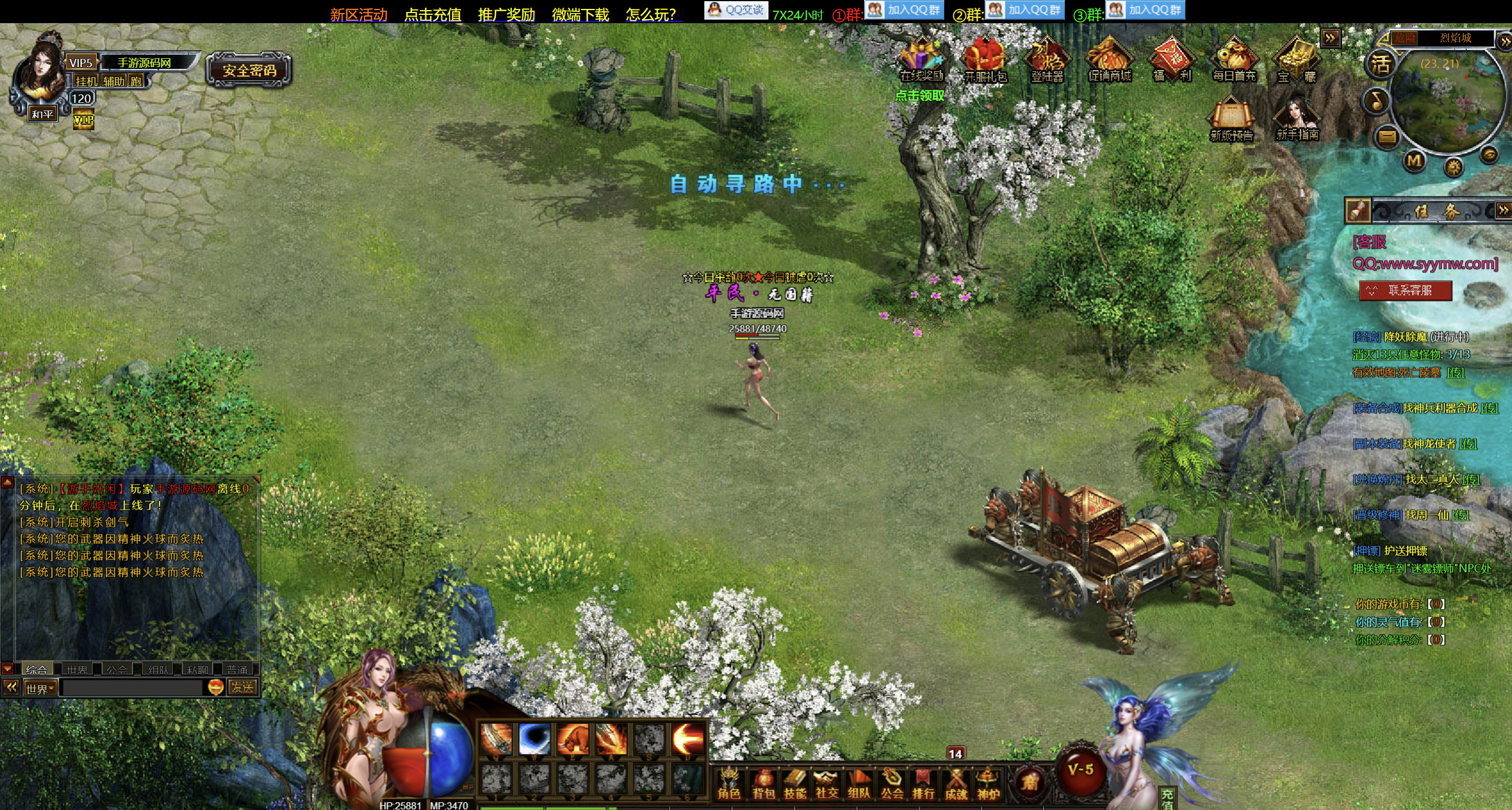The width and height of the screenshot is (1512, 810).
Task: Toggle the 挂机 auto-battle button
Action: [x=86, y=81]
